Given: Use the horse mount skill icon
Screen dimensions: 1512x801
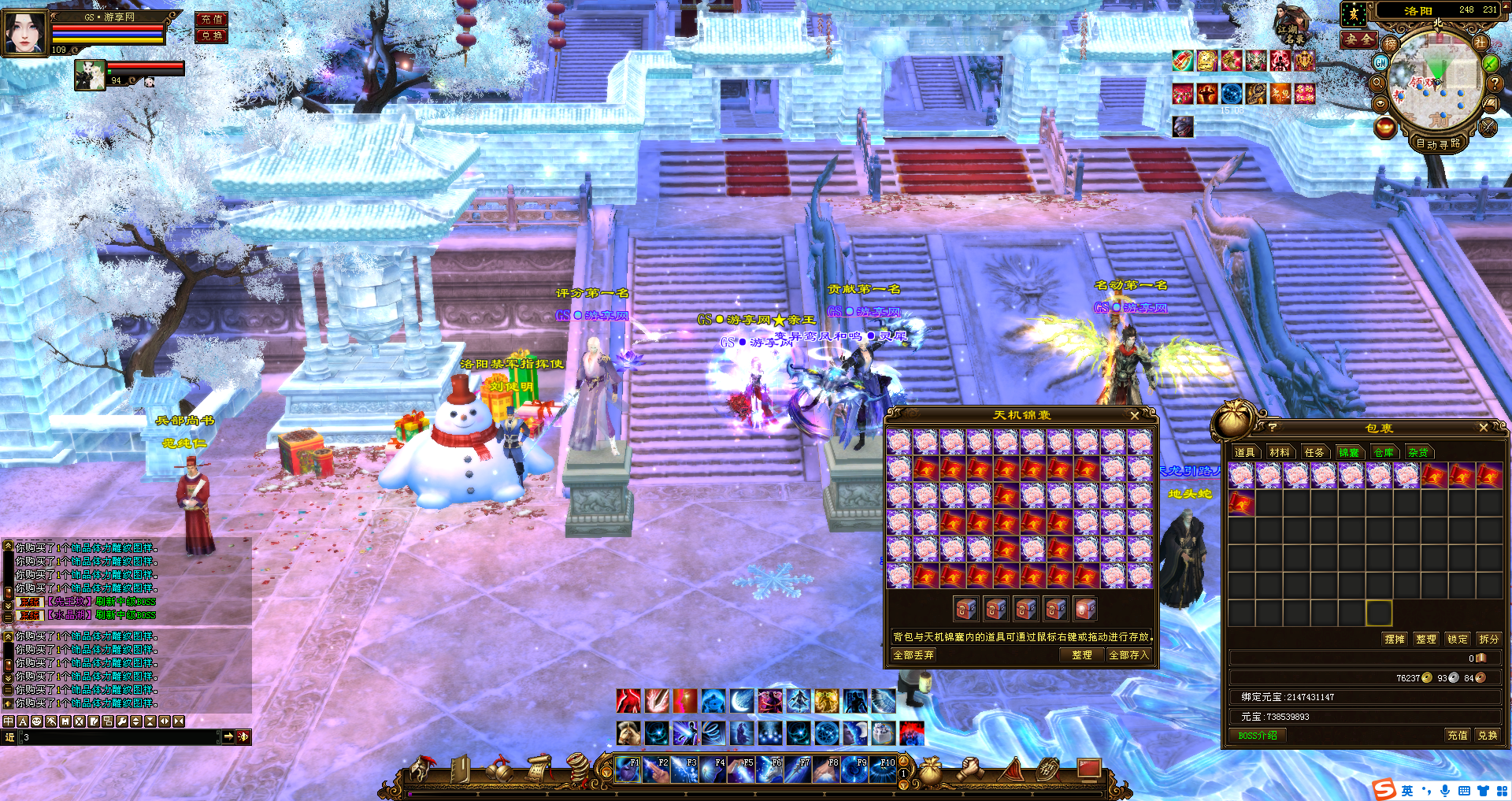Looking at the screenshot, I should point(628,733).
